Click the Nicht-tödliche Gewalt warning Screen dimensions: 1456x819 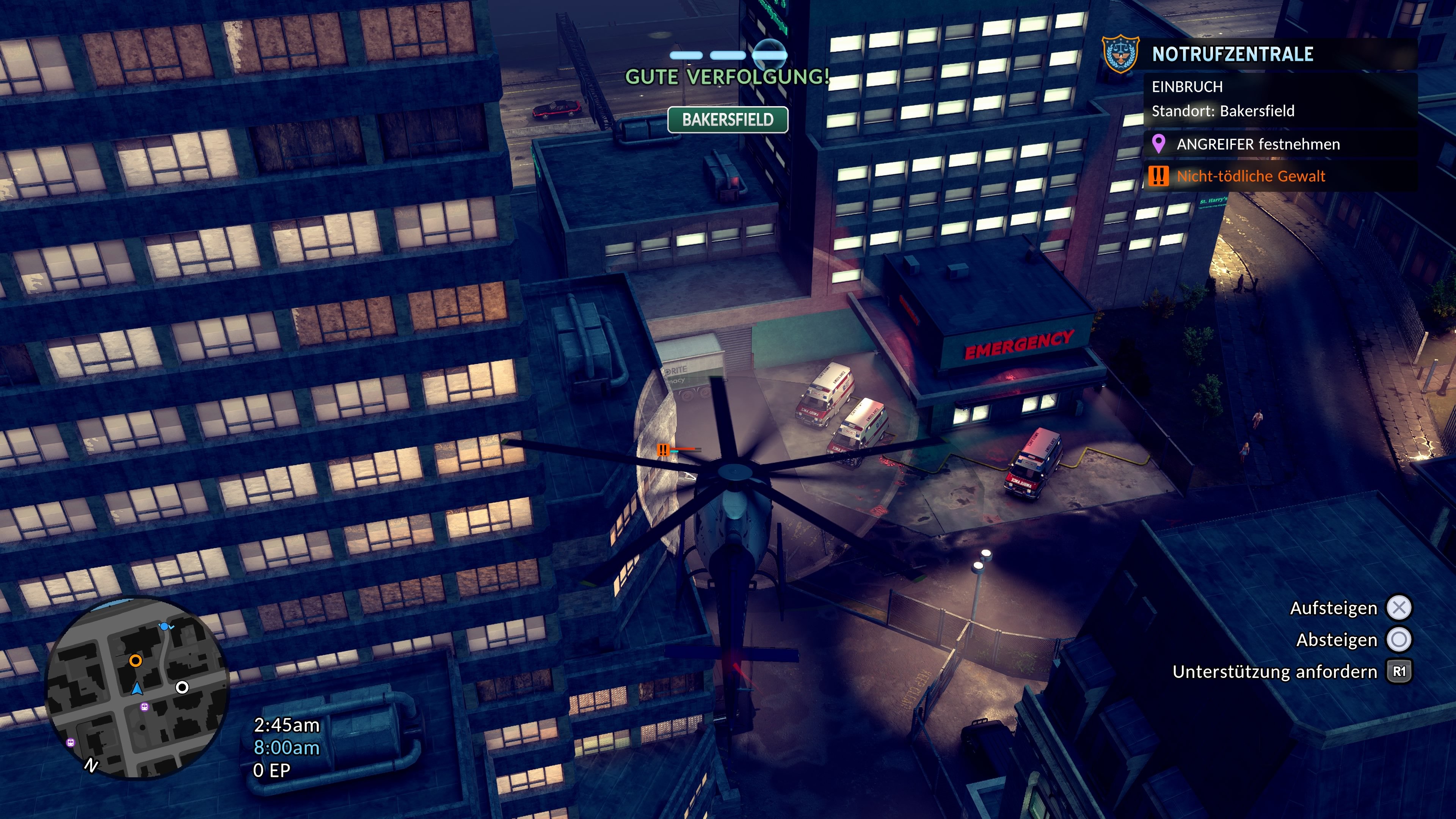[1250, 176]
